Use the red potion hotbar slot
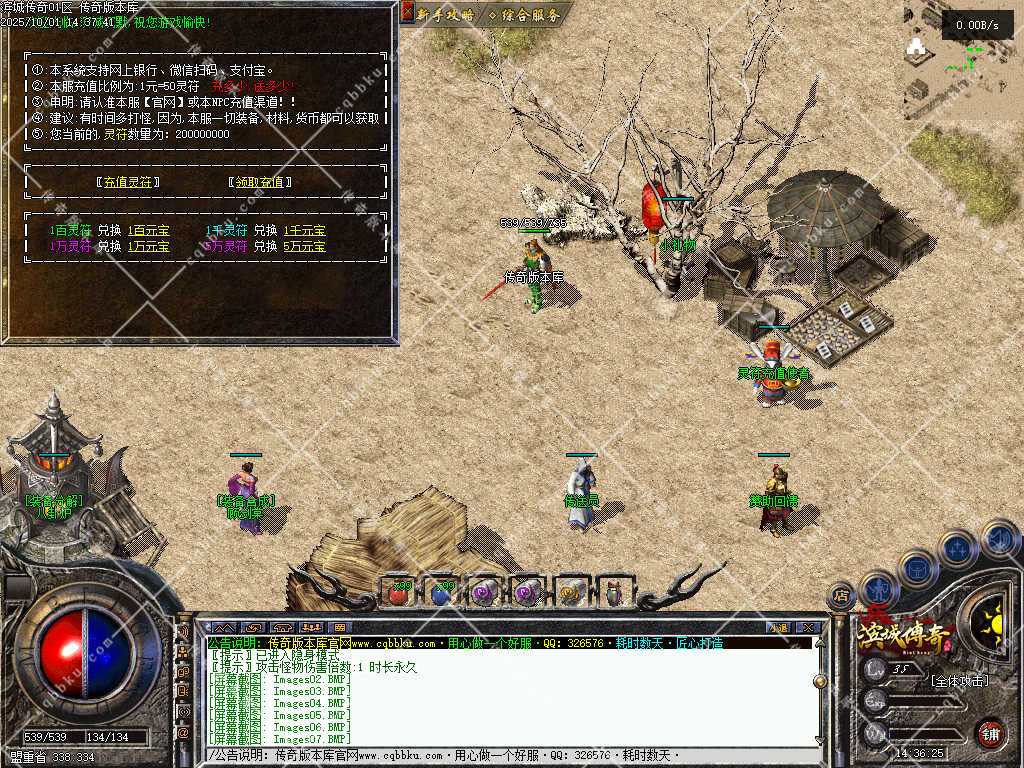The image size is (1024, 768). pyautogui.click(x=399, y=593)
